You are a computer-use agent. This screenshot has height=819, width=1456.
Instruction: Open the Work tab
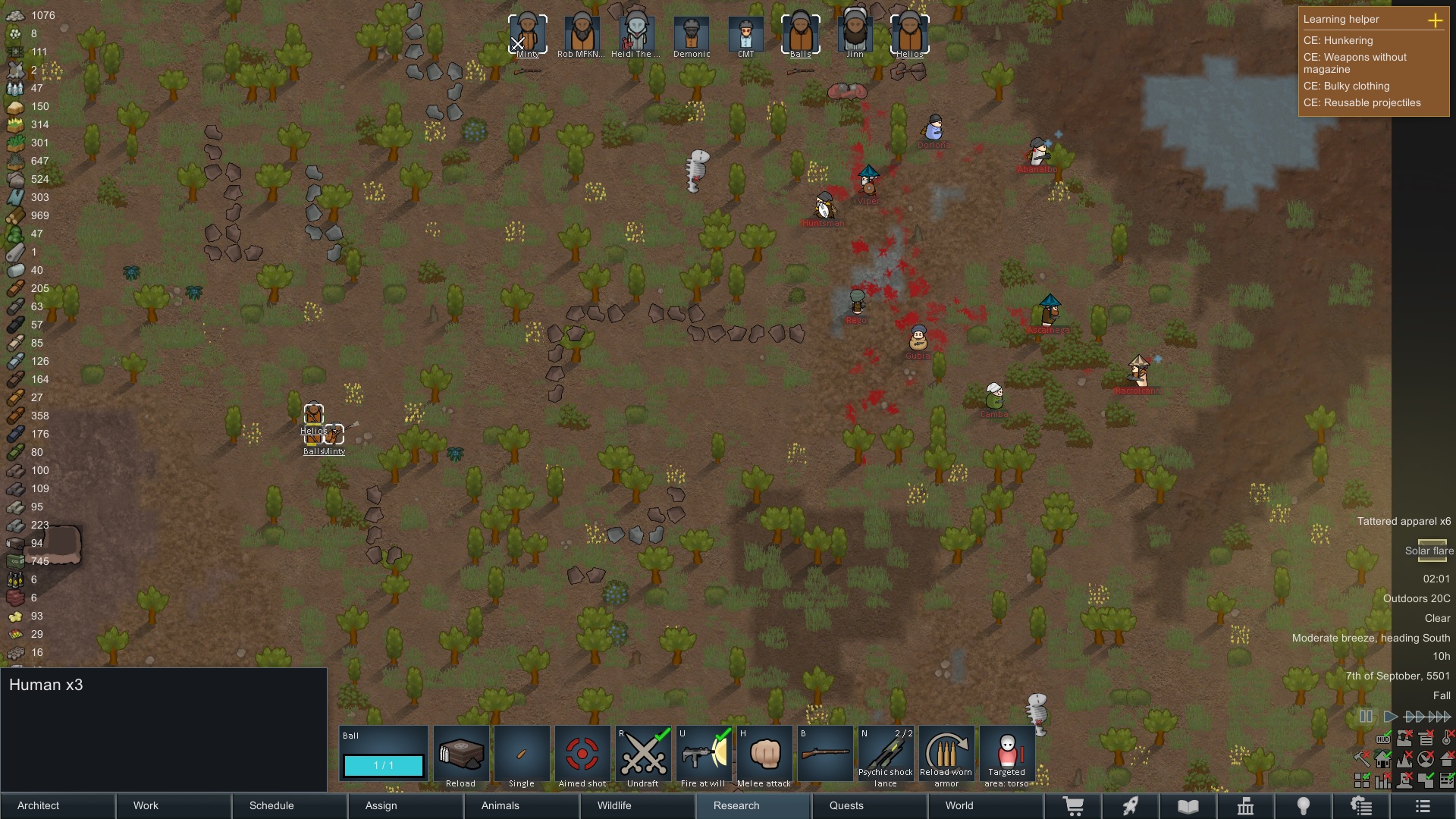174,805
